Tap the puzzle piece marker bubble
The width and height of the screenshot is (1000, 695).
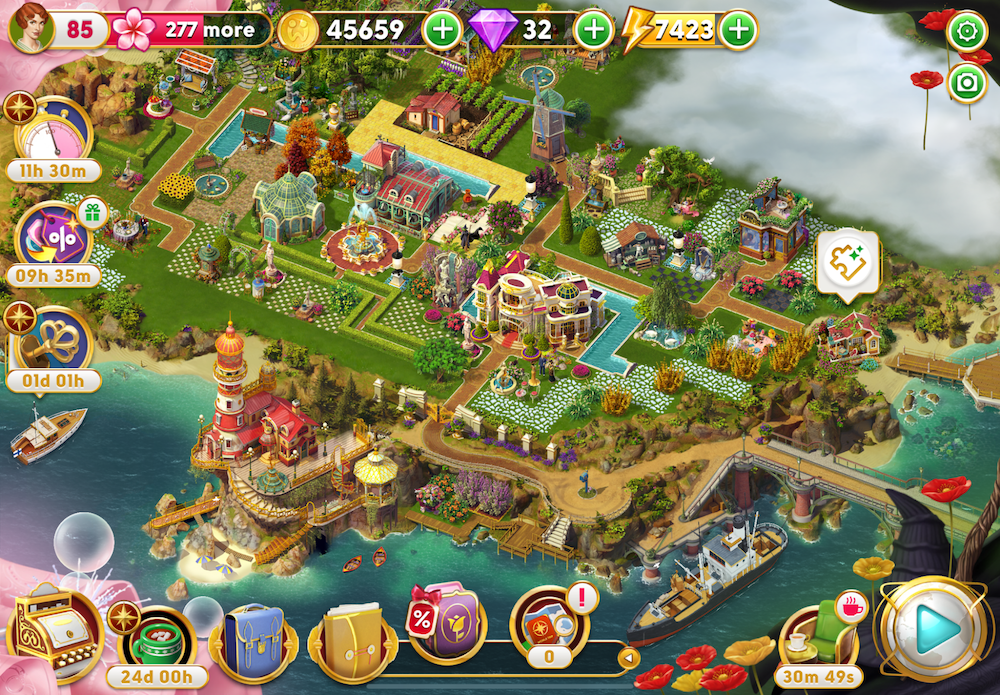[x=847, y=262]
